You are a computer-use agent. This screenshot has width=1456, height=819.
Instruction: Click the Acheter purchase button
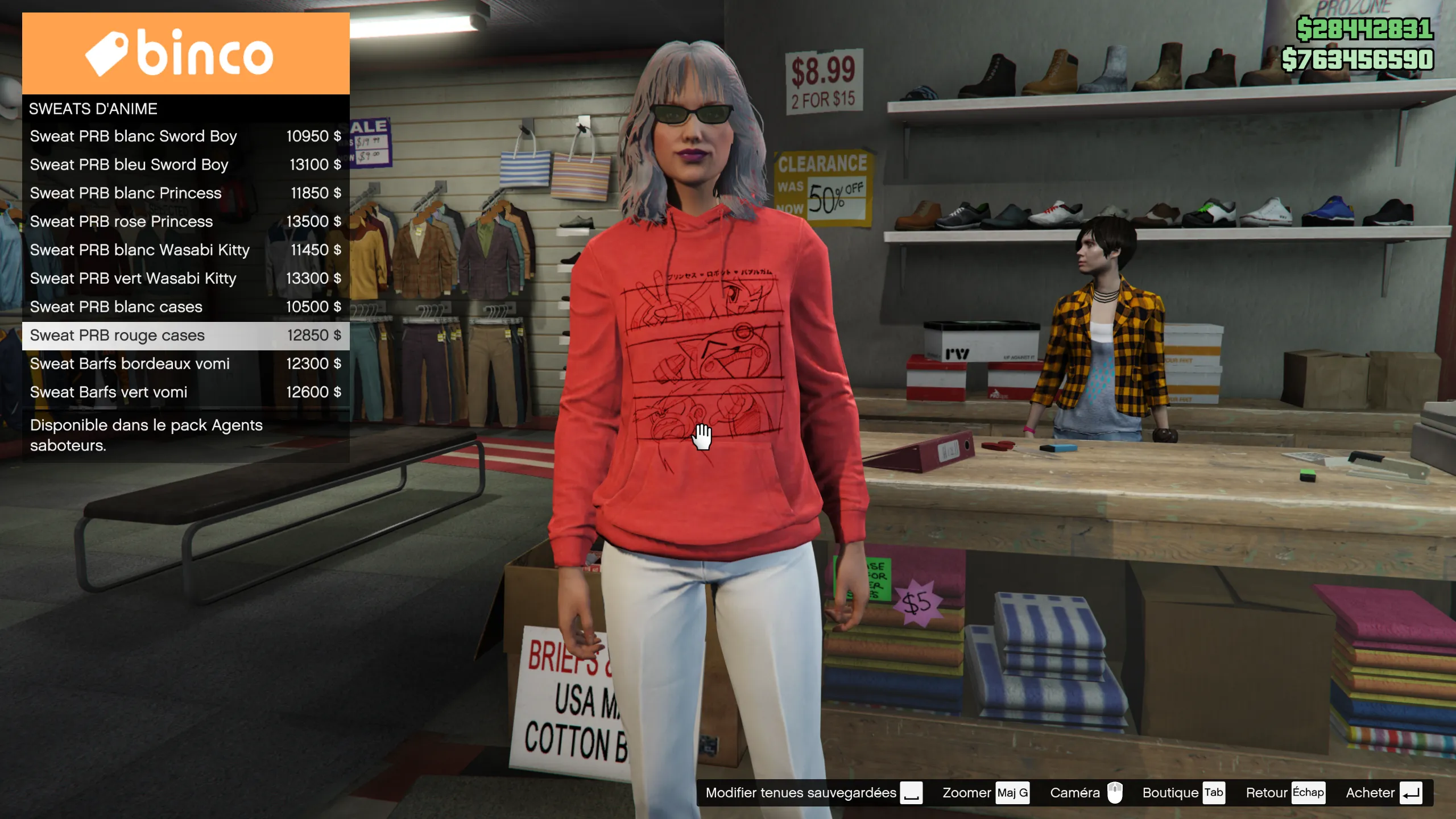click(1383, 793)
